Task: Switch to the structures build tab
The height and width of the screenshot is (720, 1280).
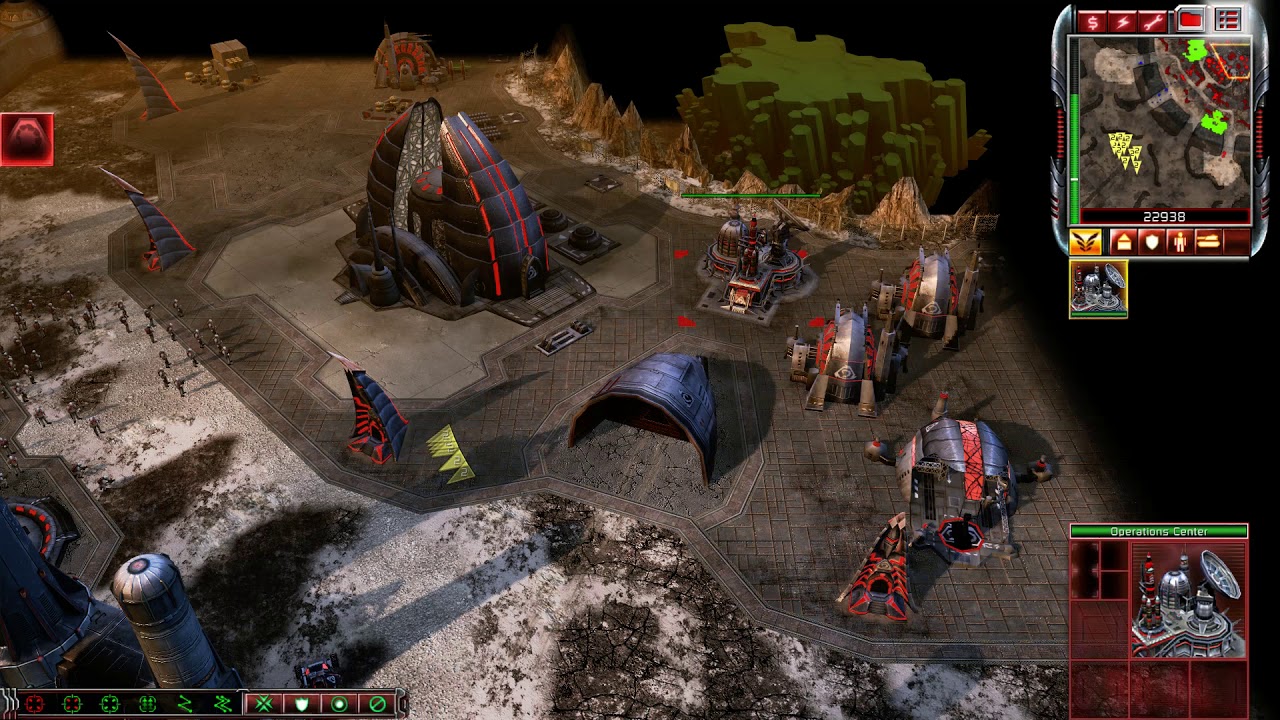Action: tap(1122, 242)
